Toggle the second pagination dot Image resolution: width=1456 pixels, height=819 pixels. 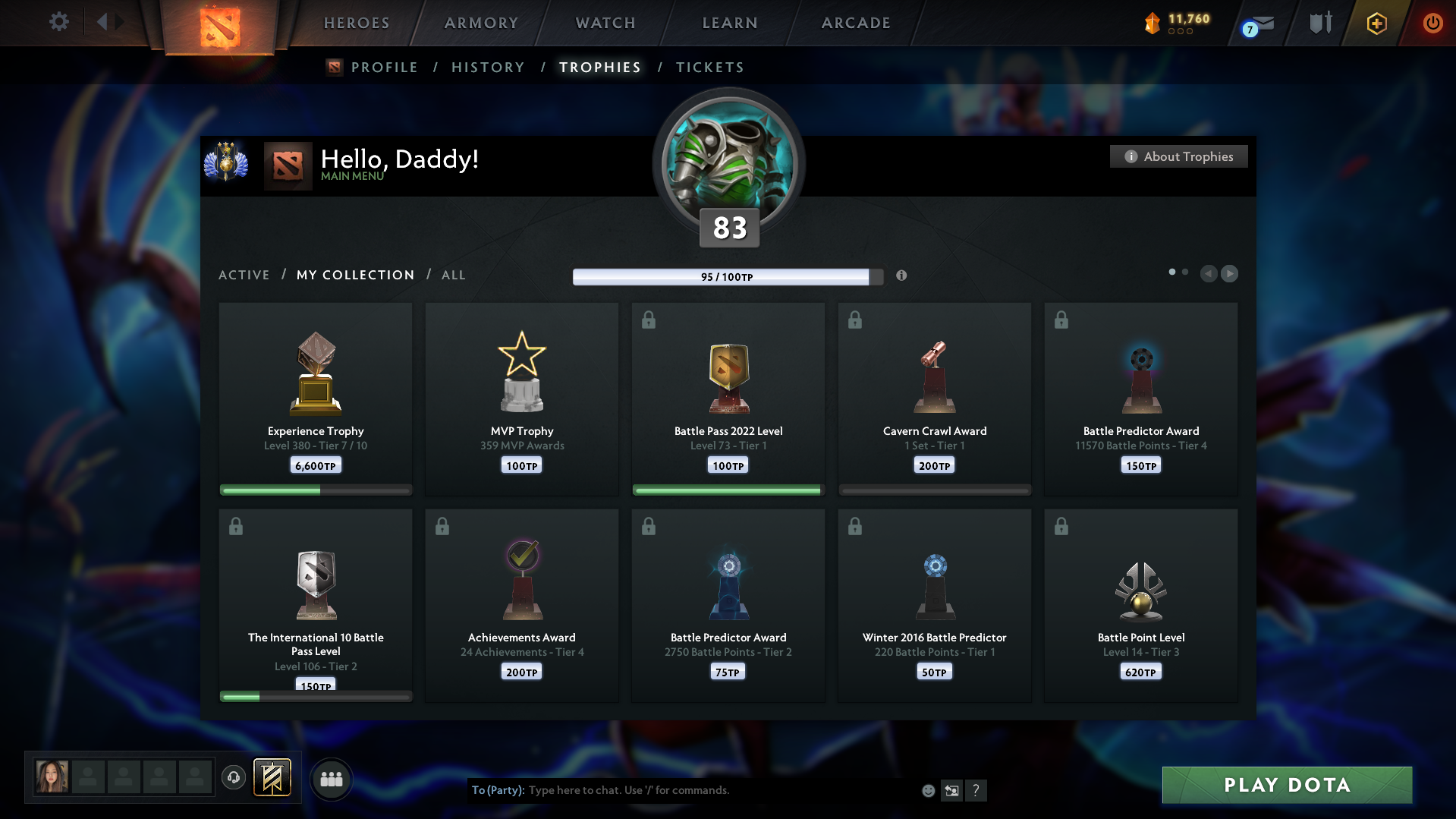(1185, 271)
